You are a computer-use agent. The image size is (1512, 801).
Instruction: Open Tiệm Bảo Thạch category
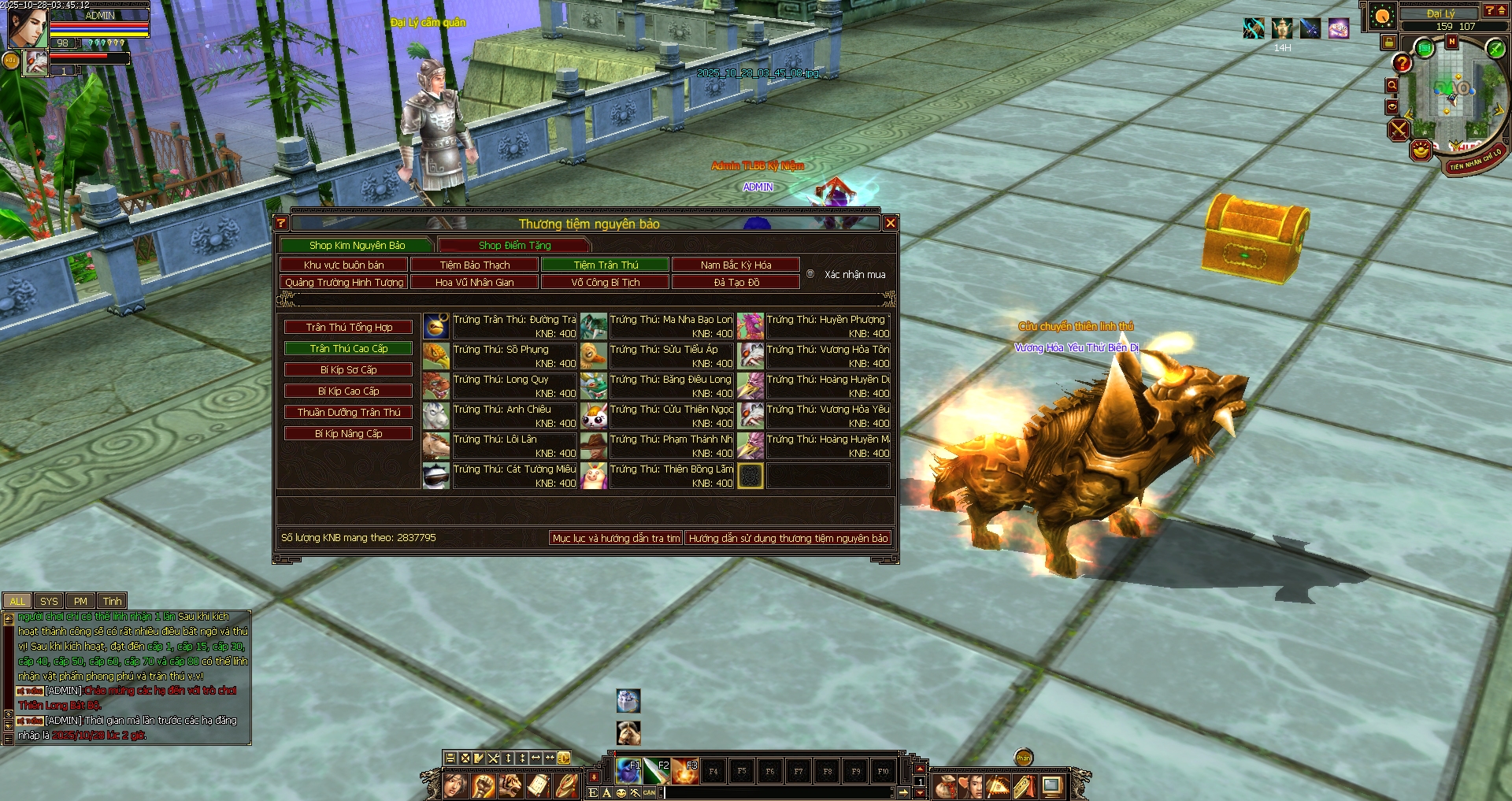coord(474,265)
